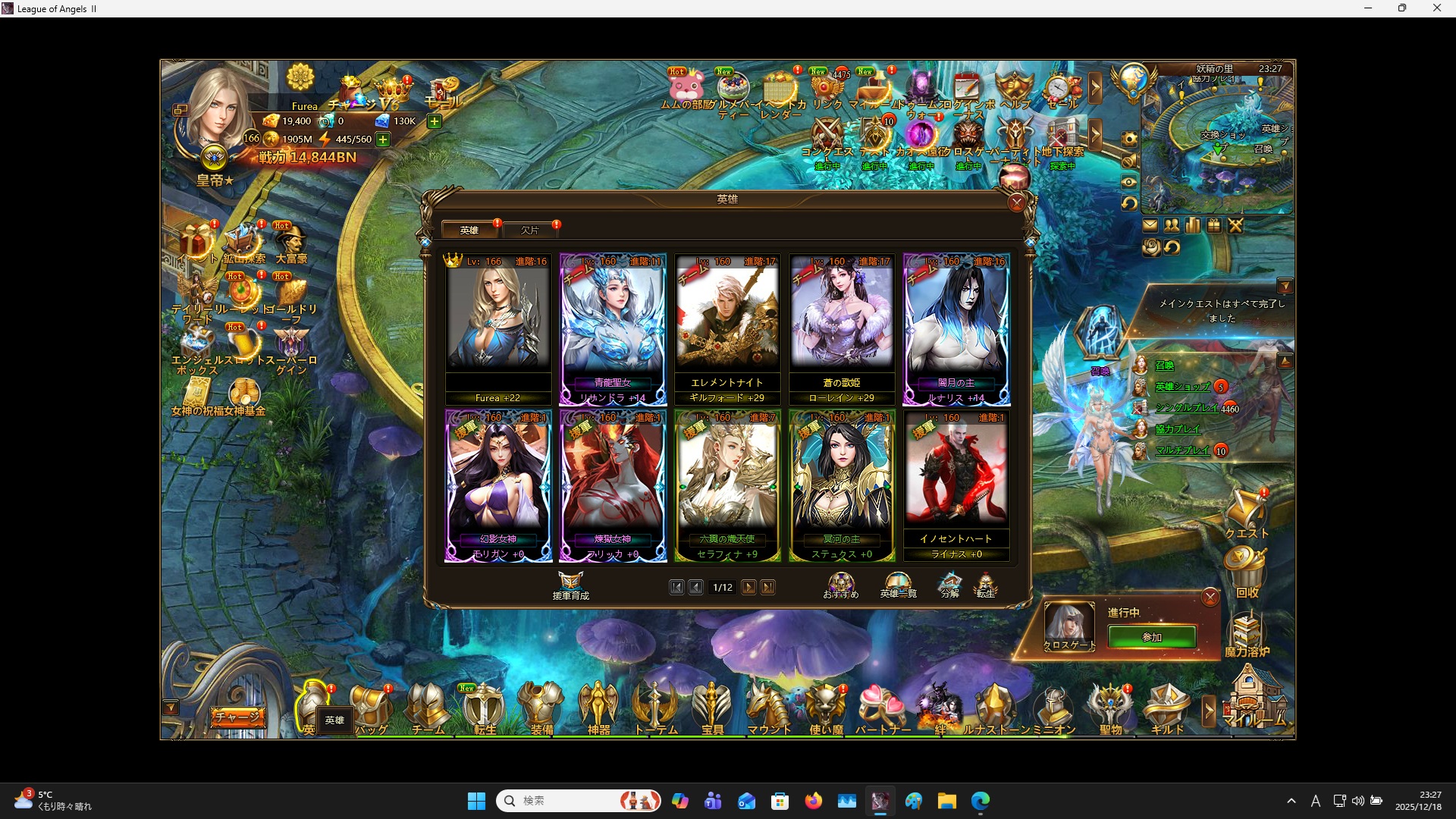
Task: Open the gift rewards icon
Action: pos(1214,225)
